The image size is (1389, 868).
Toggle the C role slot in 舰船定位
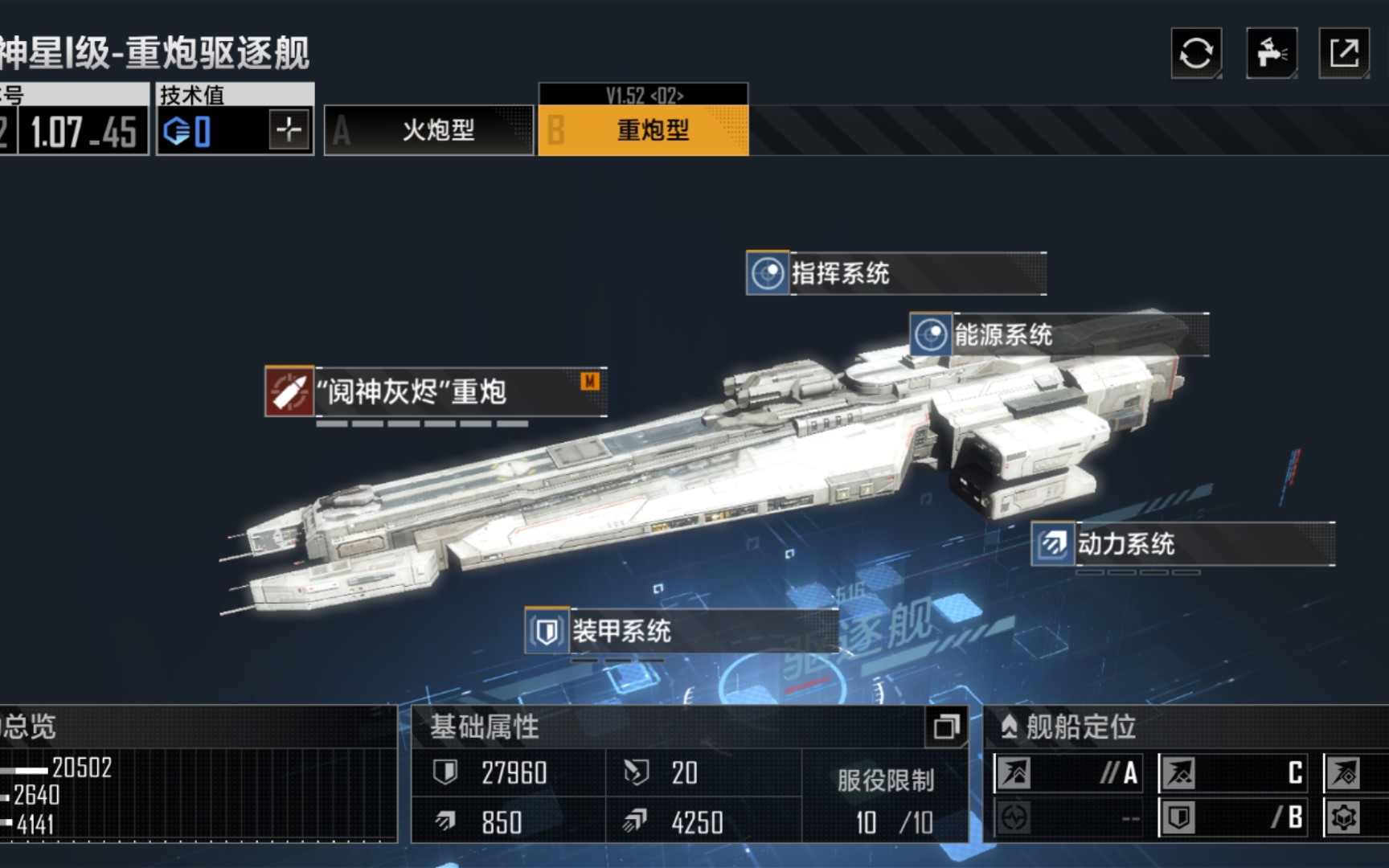pos(1232,773)
